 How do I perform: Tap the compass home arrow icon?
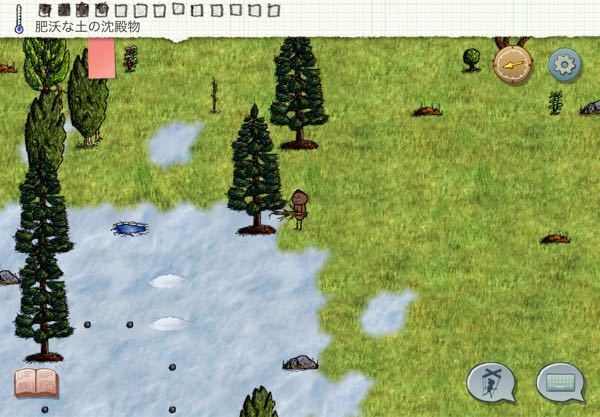[513, 64]
